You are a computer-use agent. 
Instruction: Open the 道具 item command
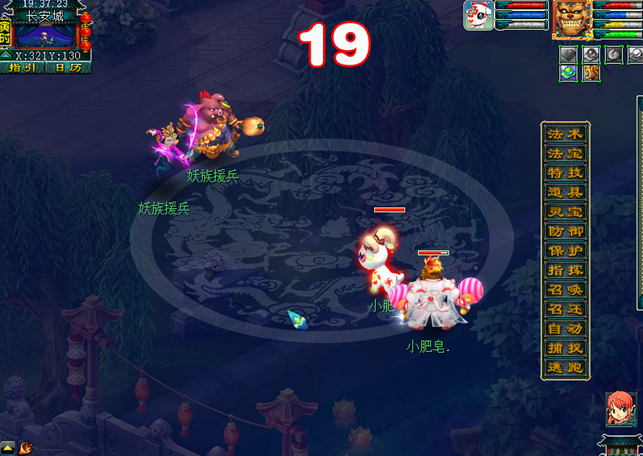tap(565, 193)
